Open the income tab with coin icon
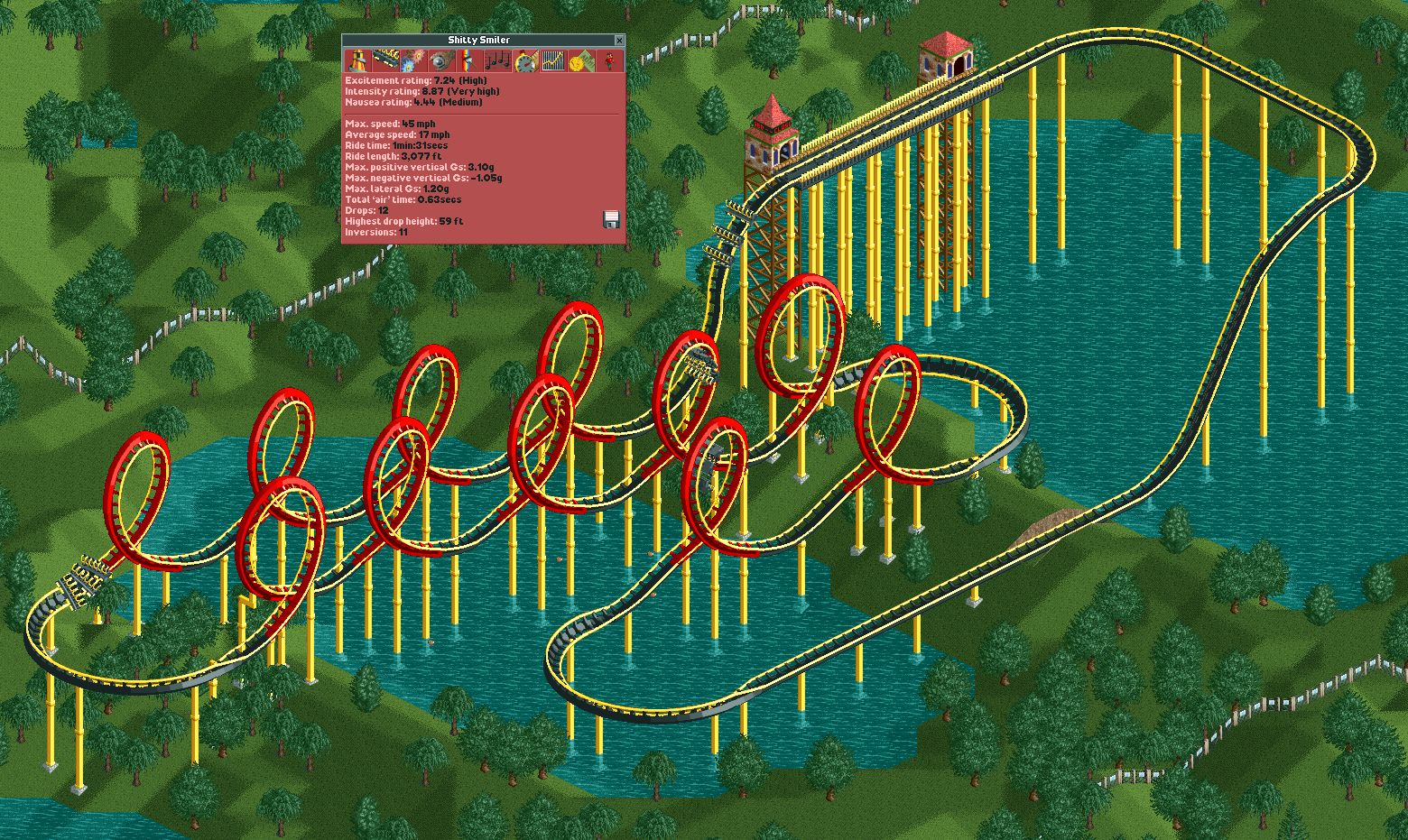Screen dimensions: 1408x840 (x=581, y=60)
